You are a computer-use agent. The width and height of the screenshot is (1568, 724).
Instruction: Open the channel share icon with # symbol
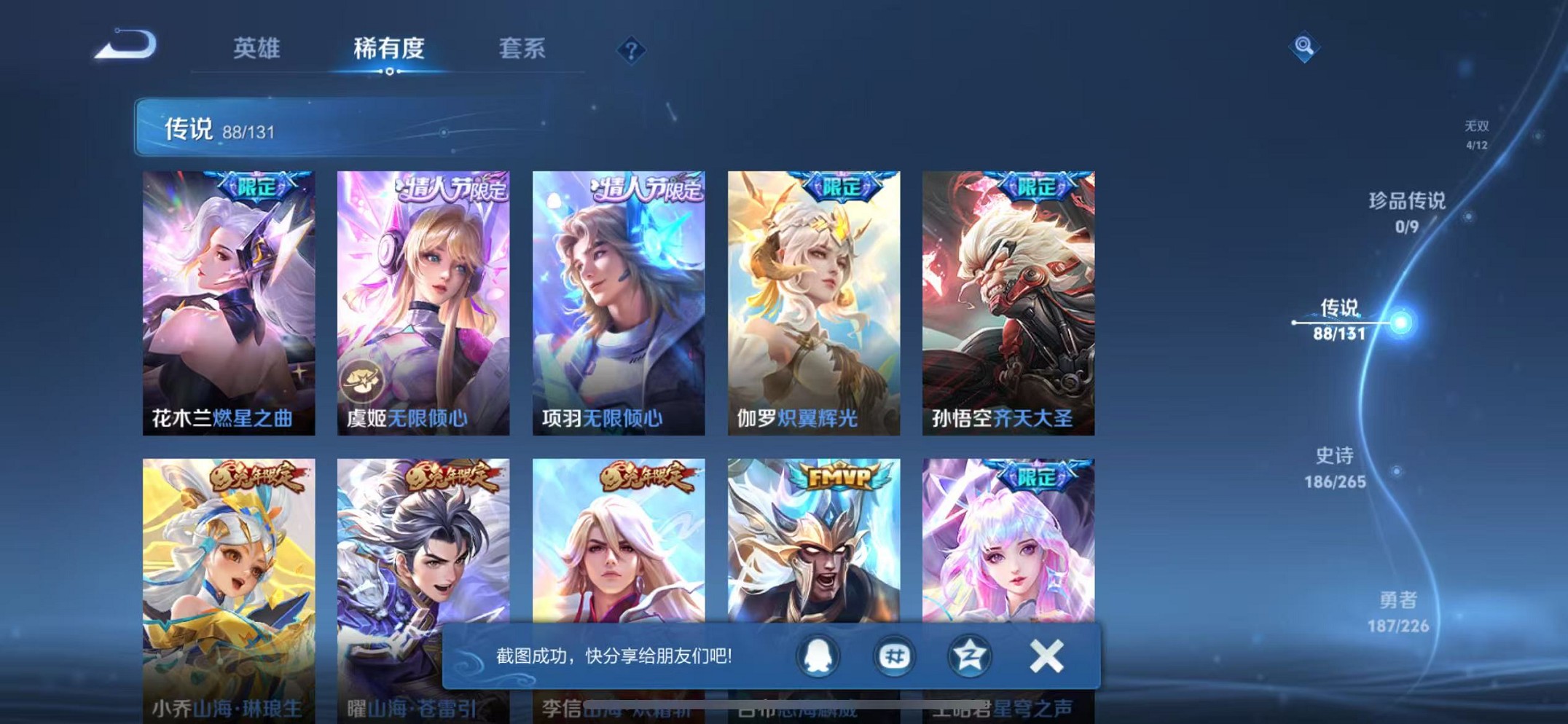(x=893, y=655)
